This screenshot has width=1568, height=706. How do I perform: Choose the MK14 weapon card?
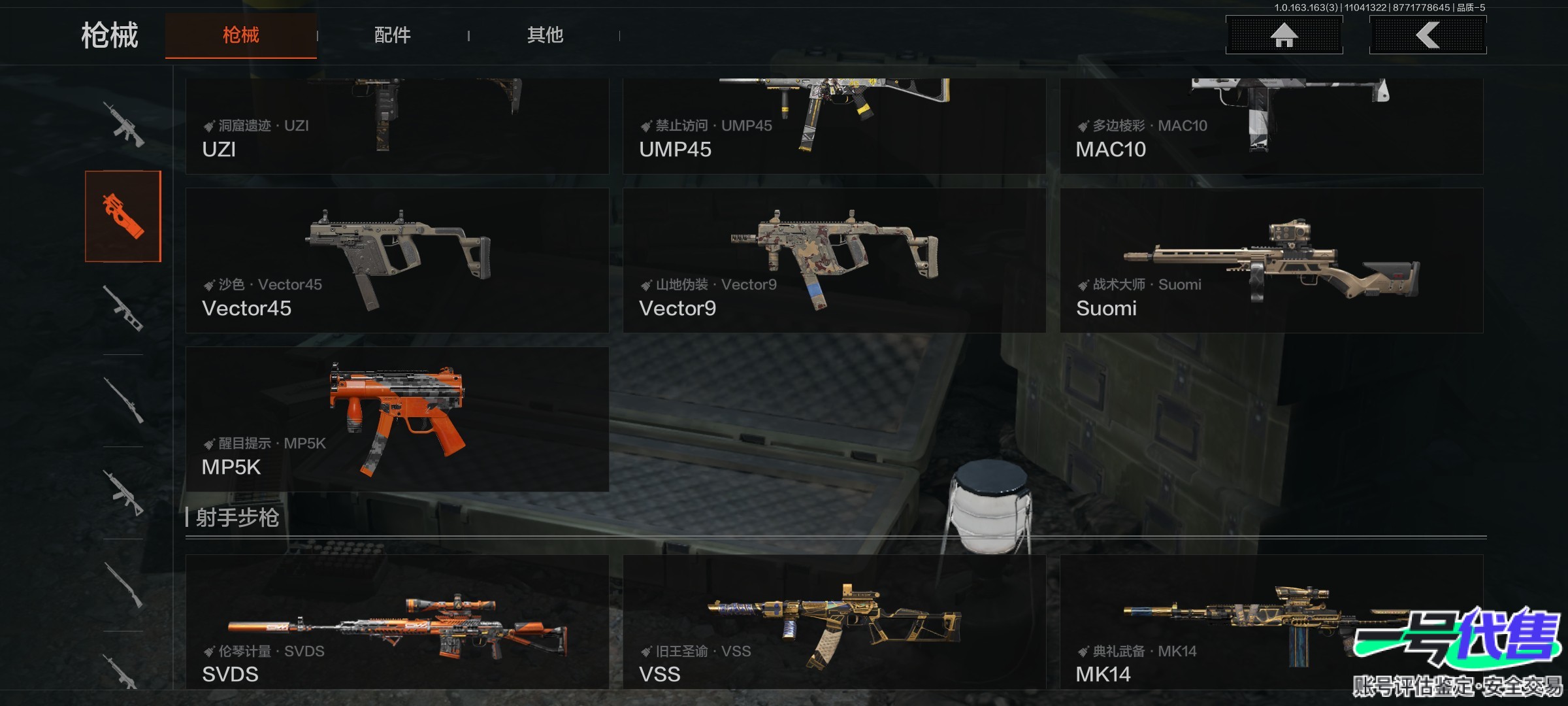coord(1271,621)
